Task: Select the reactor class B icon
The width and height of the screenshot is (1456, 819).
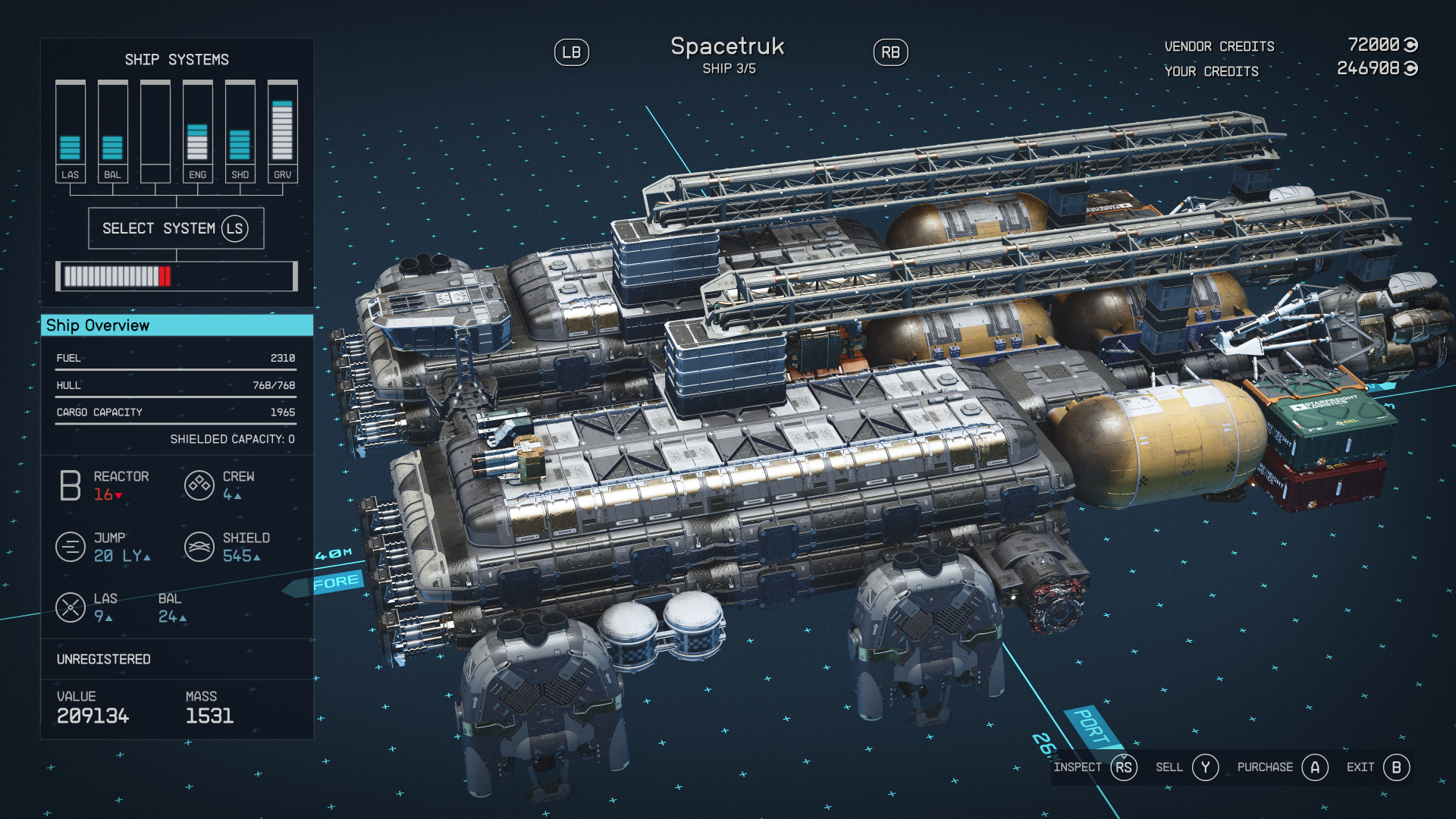Action: click(70, 485)
